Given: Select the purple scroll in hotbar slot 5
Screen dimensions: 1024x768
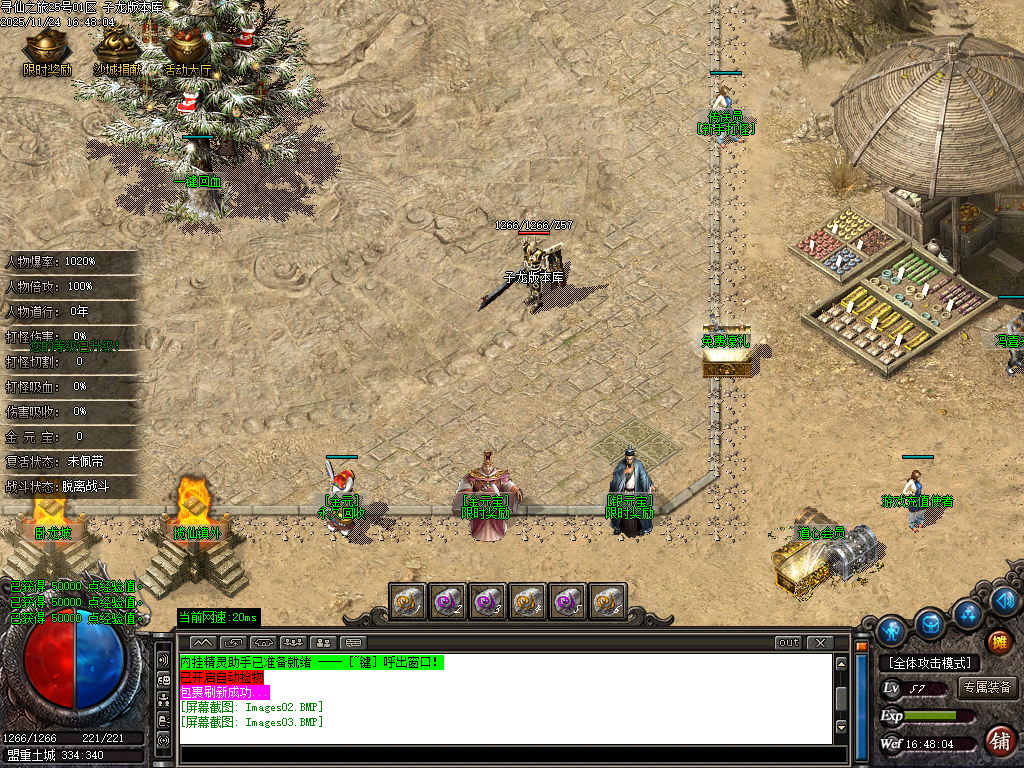Looking at the screenshot, I should click(x=568, y=601).
